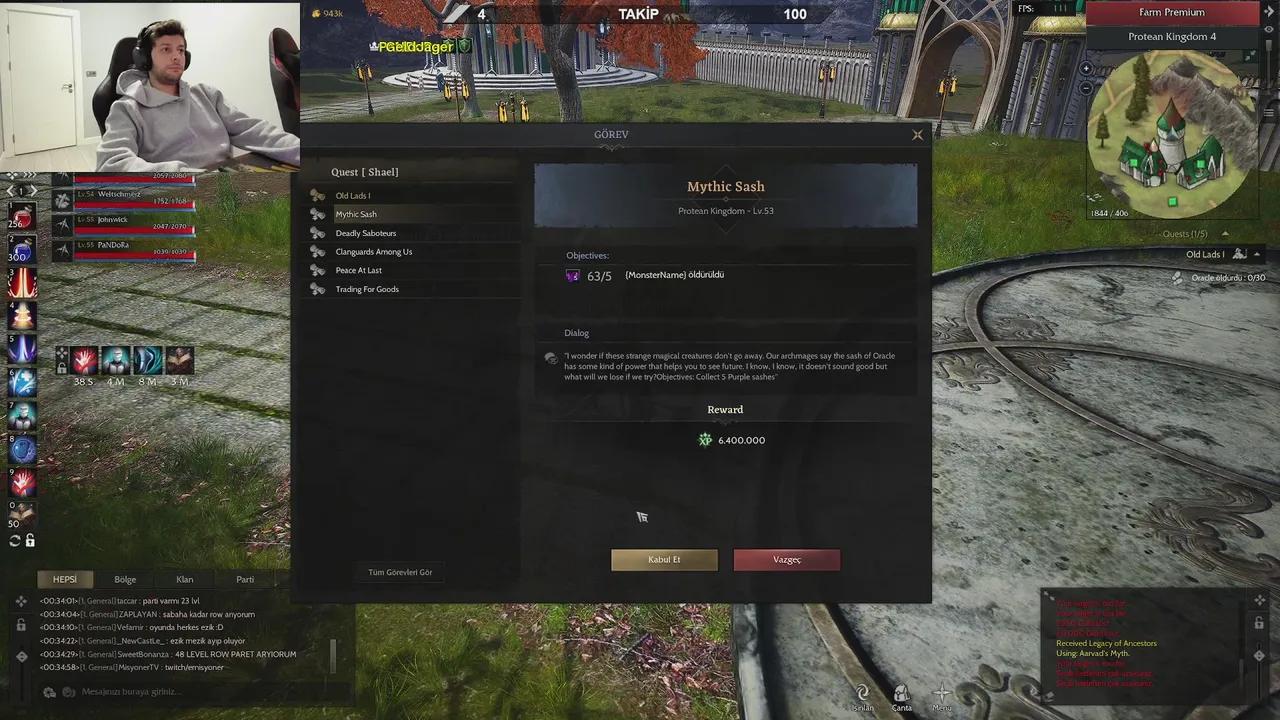Toggle the eye icon near the minimap
This screenshot has height=720, width=1280.
pos(1269,27)
